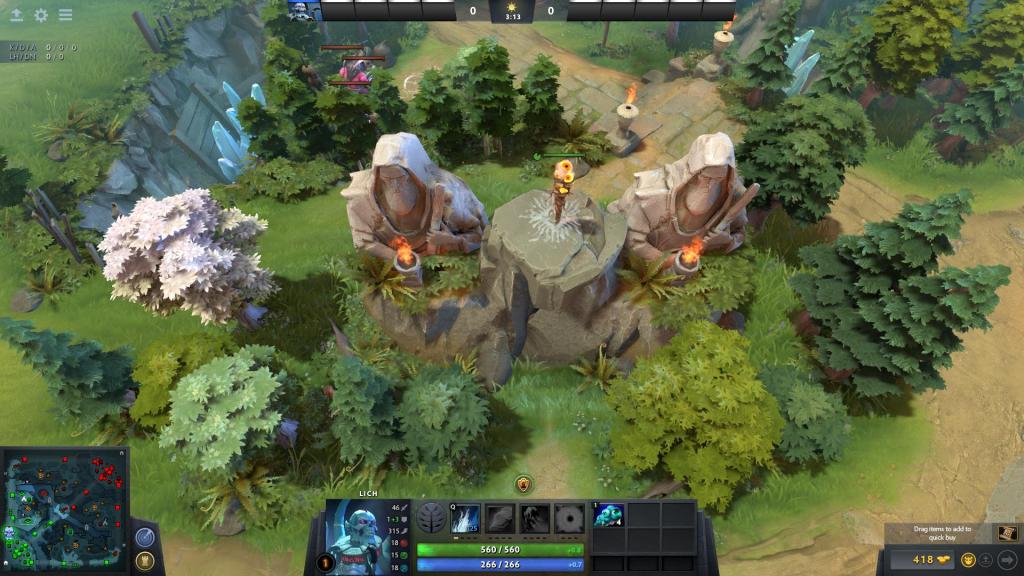
Task: Open the shop via the gold button
Action: (x=924, y=560)
